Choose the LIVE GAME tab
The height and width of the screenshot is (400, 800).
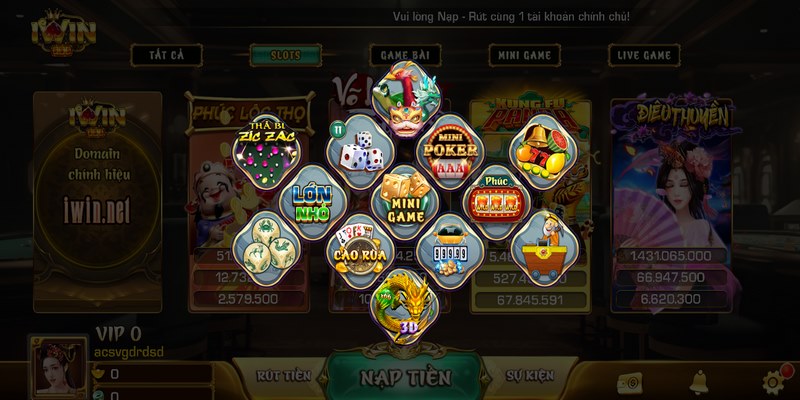coord(644,56)
